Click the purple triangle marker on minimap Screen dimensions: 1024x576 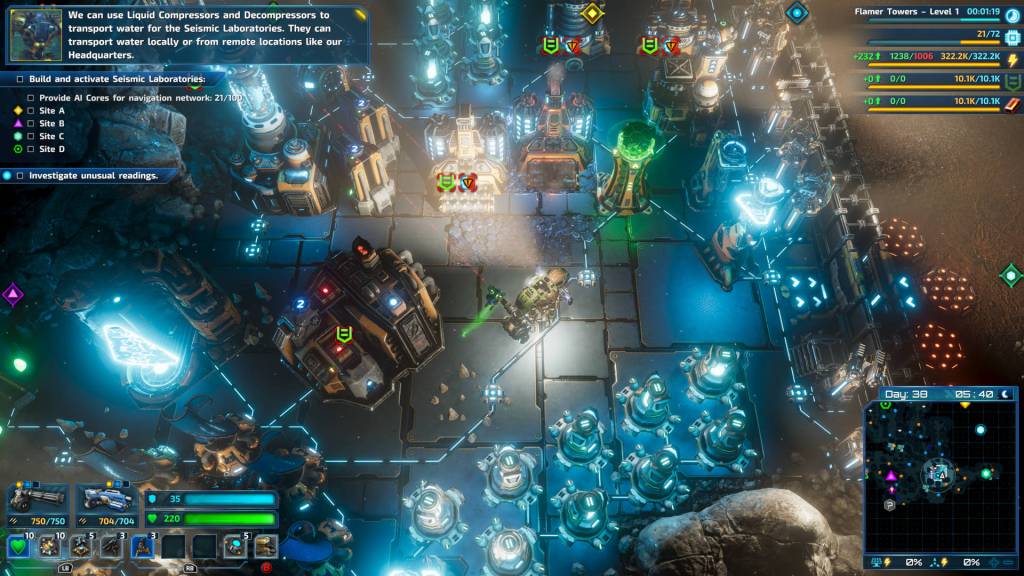[891, 476]
